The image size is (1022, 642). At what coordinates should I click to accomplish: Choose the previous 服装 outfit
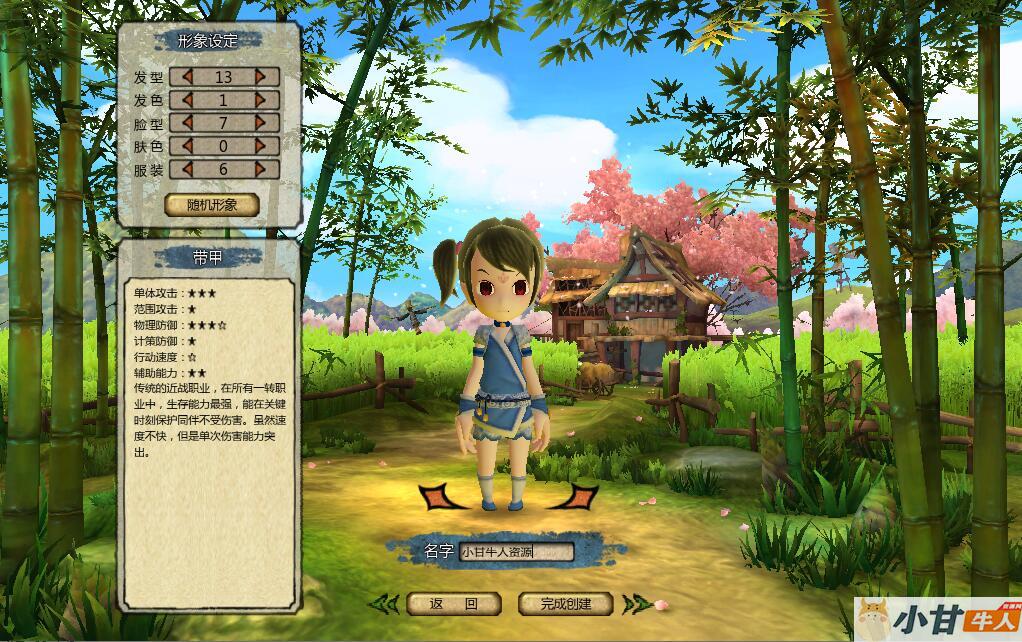pos(186,169)
